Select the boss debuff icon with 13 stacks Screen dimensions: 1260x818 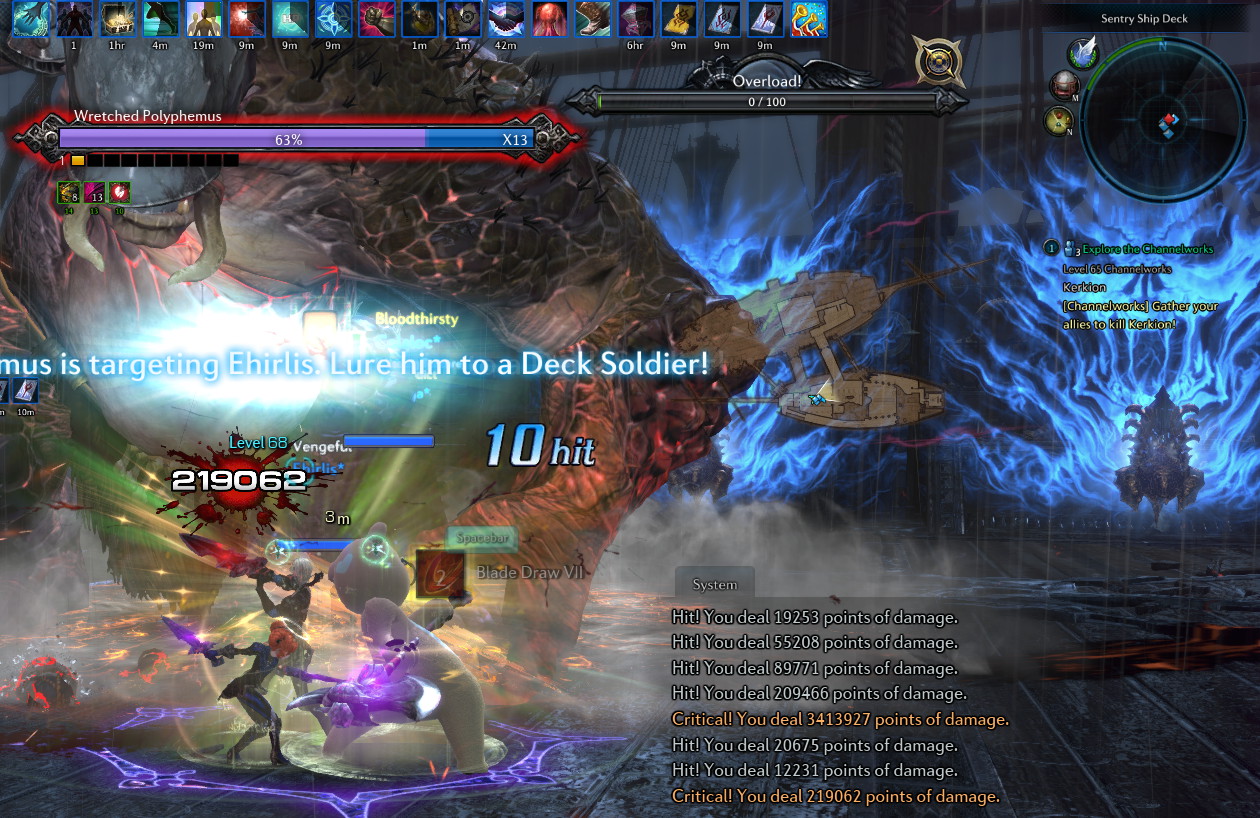tap(94, 192)
